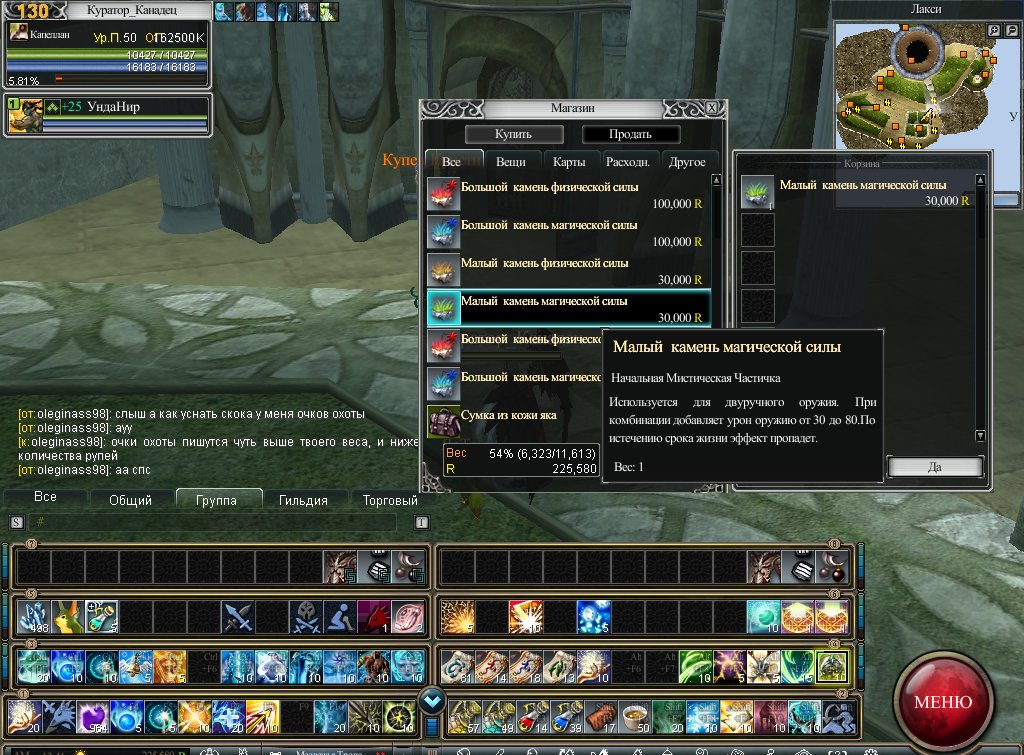This screenshot has height=755, width=1024.
Task: Select the Торговый chat tab
Action: coord(390,500)
